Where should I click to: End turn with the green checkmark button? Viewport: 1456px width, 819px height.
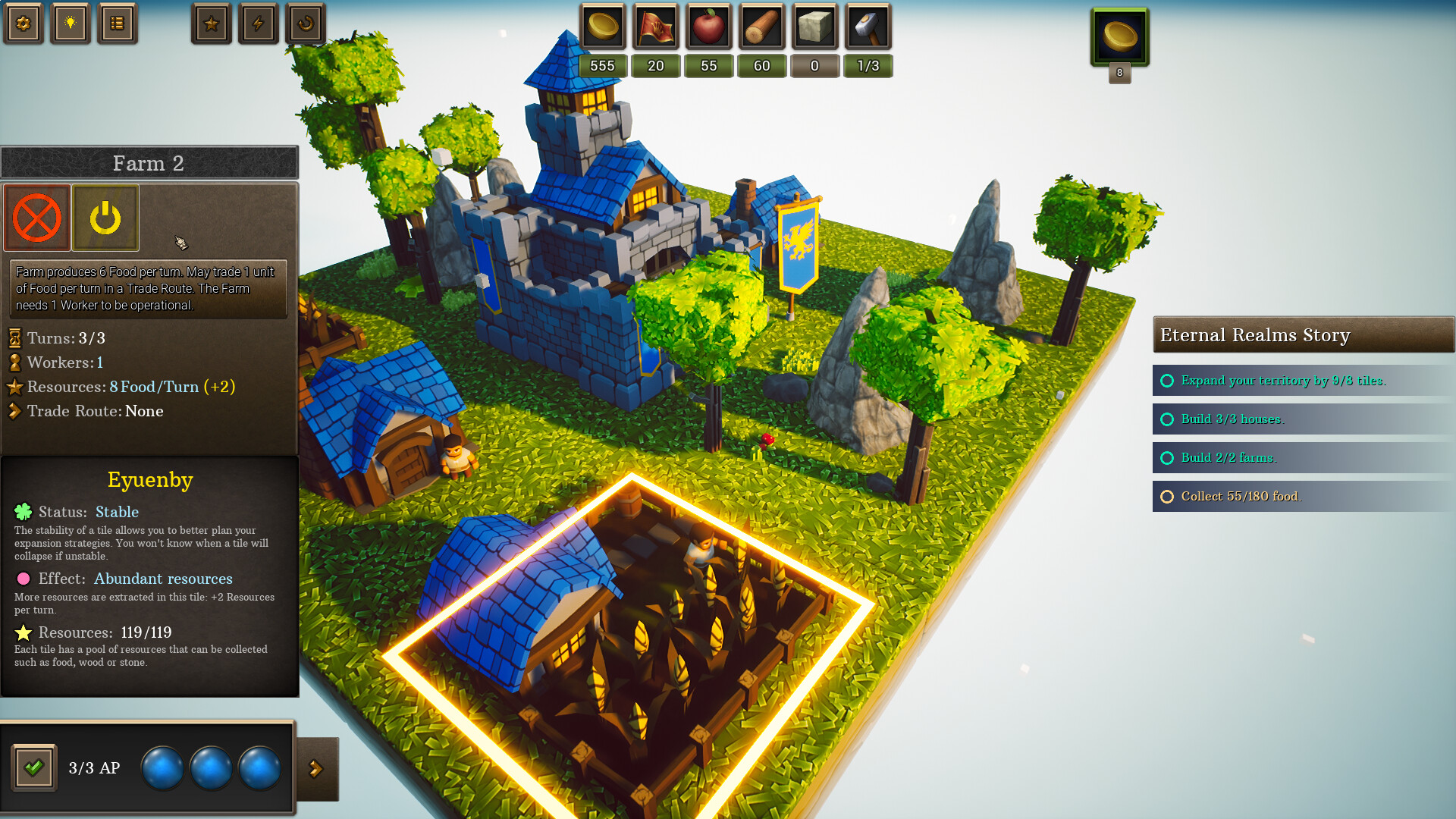point(33,767)
